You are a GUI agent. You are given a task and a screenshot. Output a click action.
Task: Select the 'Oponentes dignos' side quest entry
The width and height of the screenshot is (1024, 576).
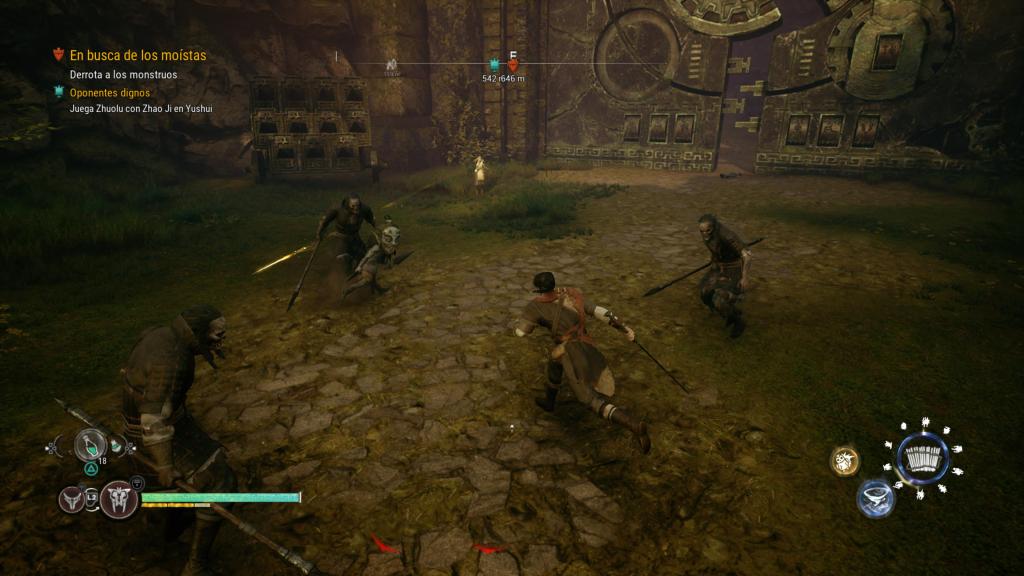pyautogui.click(x=108, y=92)
